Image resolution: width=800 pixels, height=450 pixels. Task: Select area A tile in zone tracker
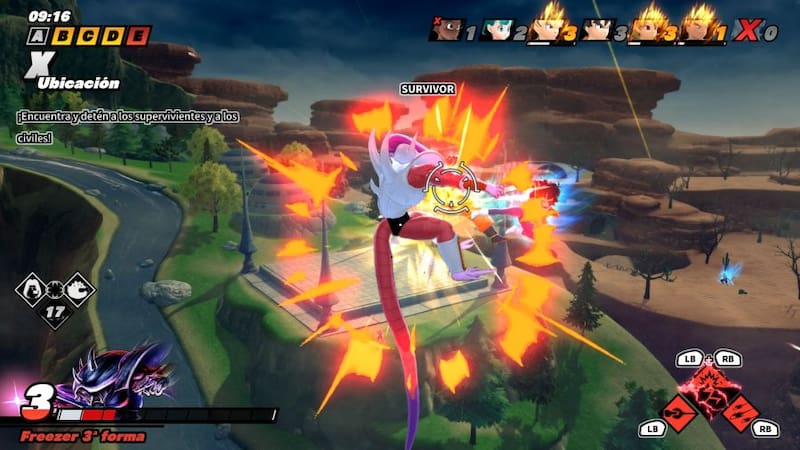pyautogui.click(x=38, y=37)
